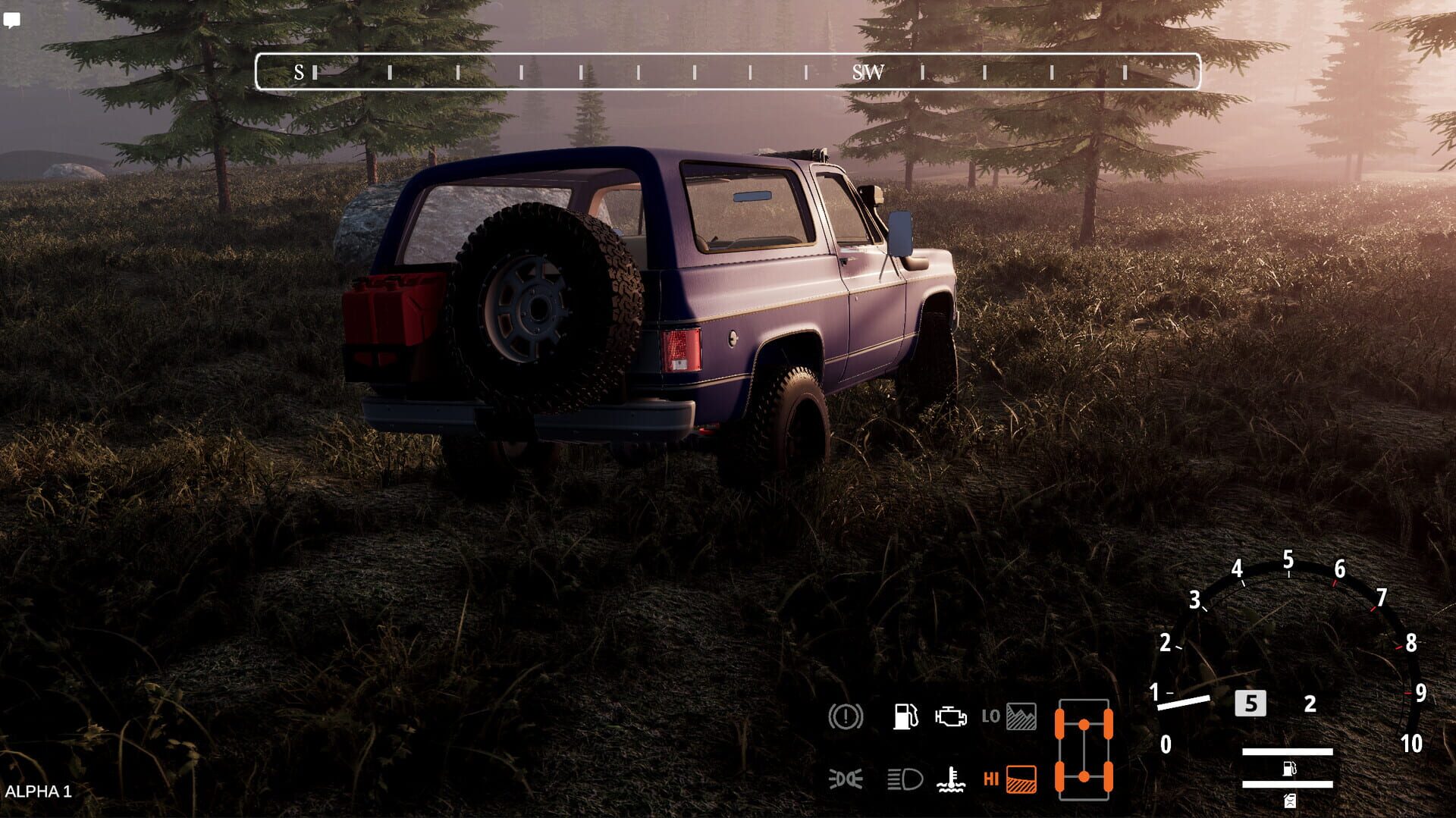Image resolution: width=1456 pixels, height=818 pixels.
Task: Toggle the HI range gearbox indicator
Action: click(x=1010, y=777)
